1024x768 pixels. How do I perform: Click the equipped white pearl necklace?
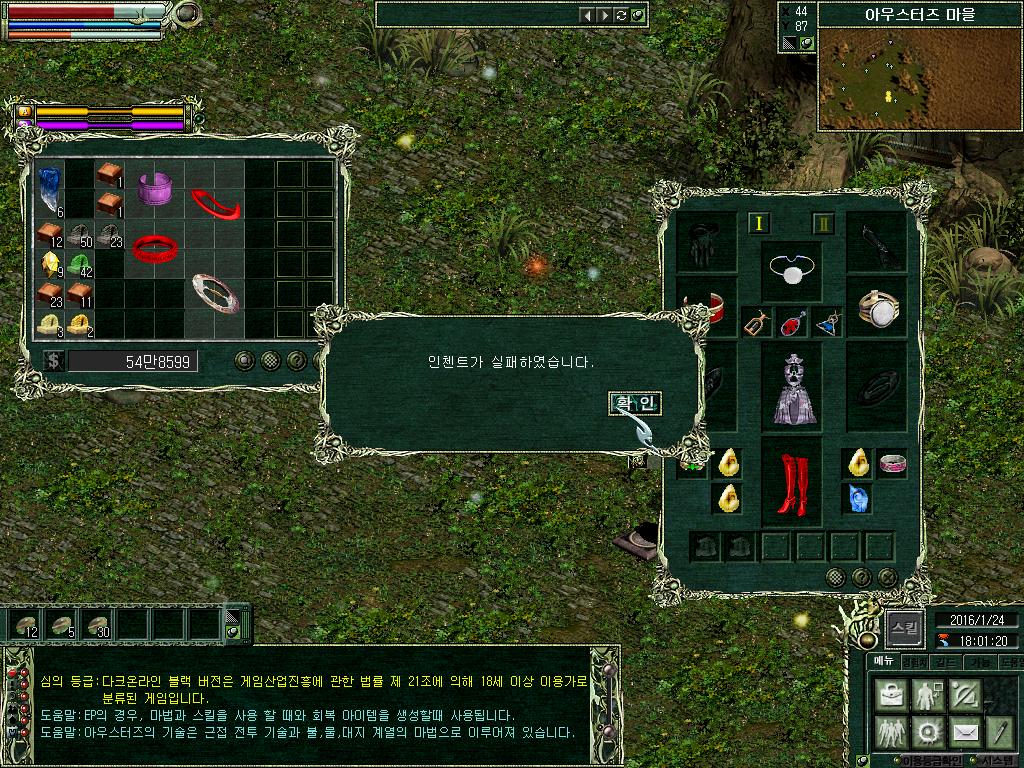tap(792, 270)
